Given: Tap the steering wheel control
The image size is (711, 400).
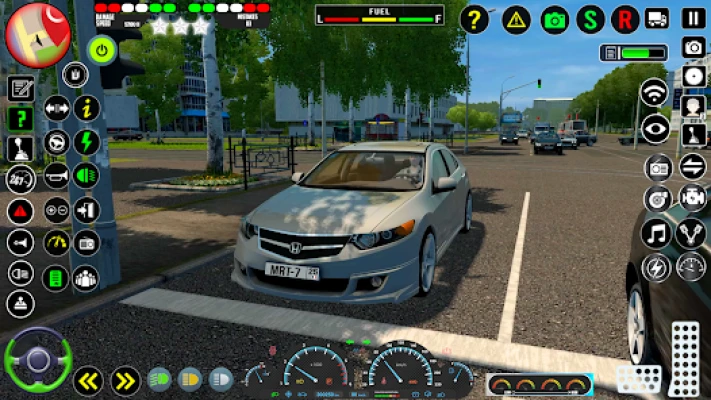Looking at the screenshot, I should click(38, 360).
